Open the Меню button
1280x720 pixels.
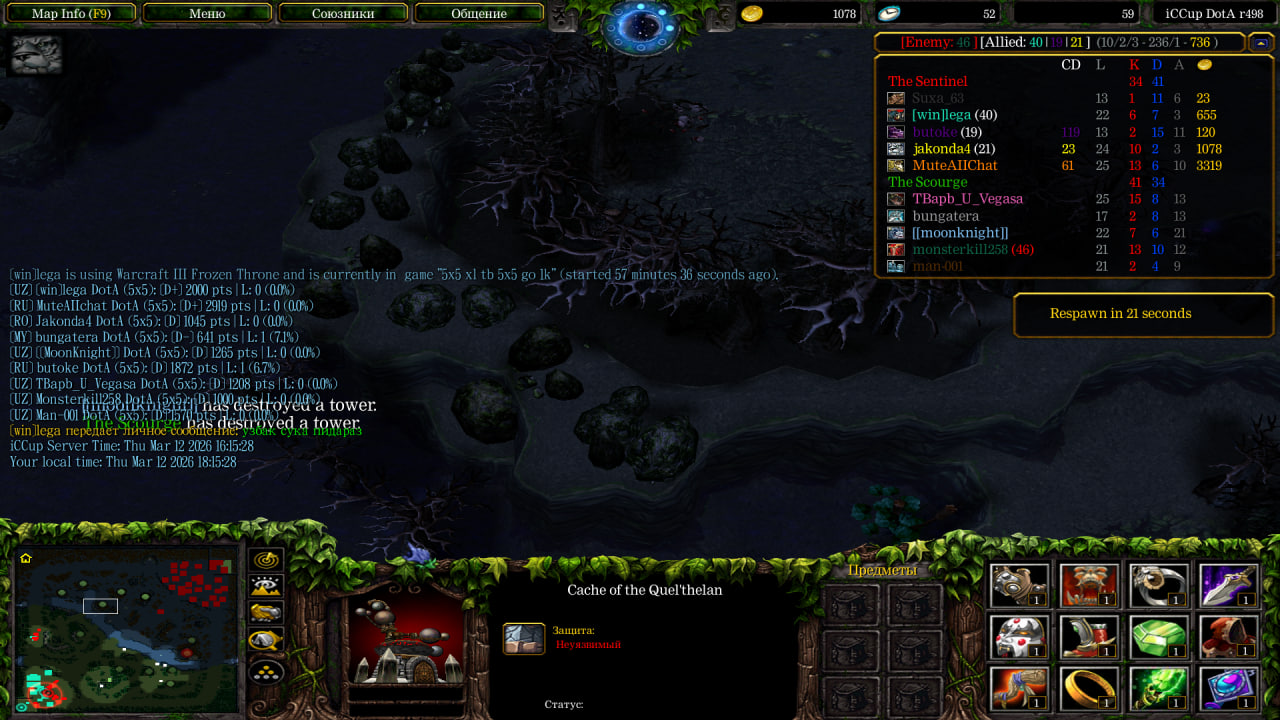[207, 14]
